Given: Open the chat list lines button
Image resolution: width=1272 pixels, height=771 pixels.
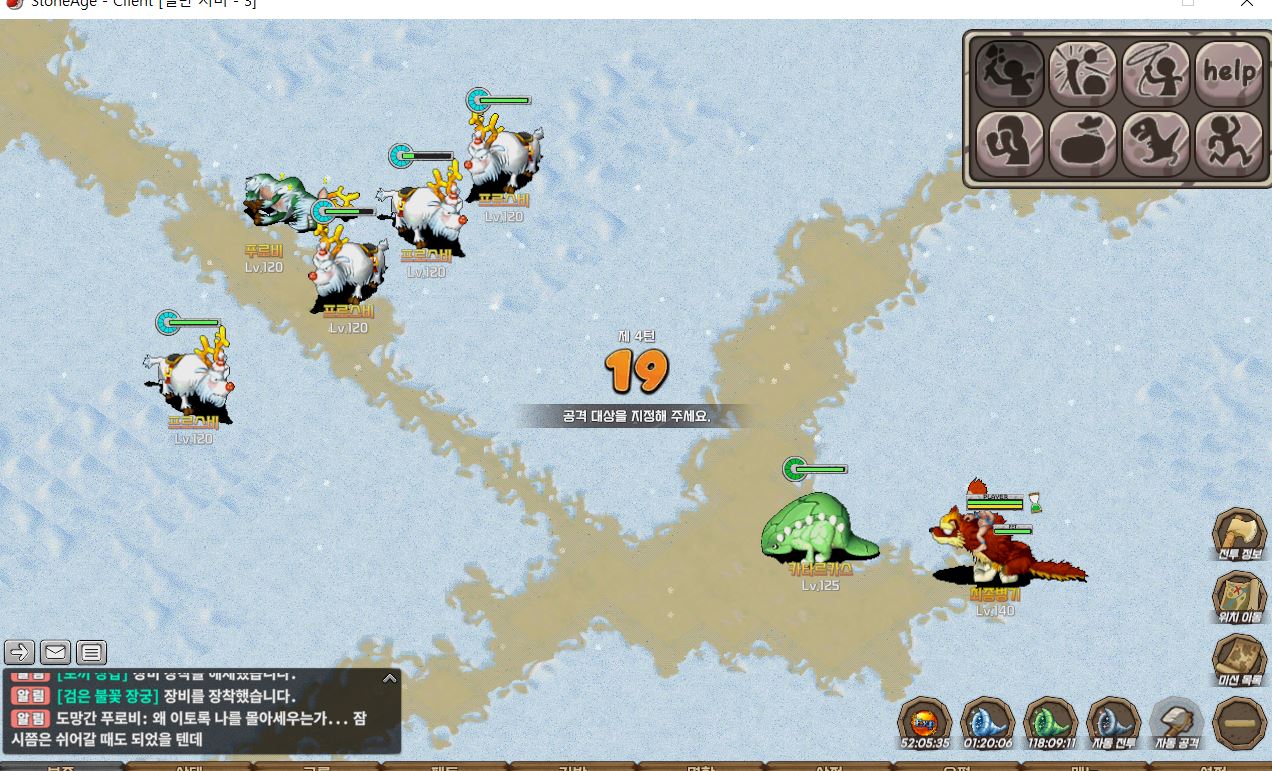Looking at the screenshot, I should pos(91,653).
